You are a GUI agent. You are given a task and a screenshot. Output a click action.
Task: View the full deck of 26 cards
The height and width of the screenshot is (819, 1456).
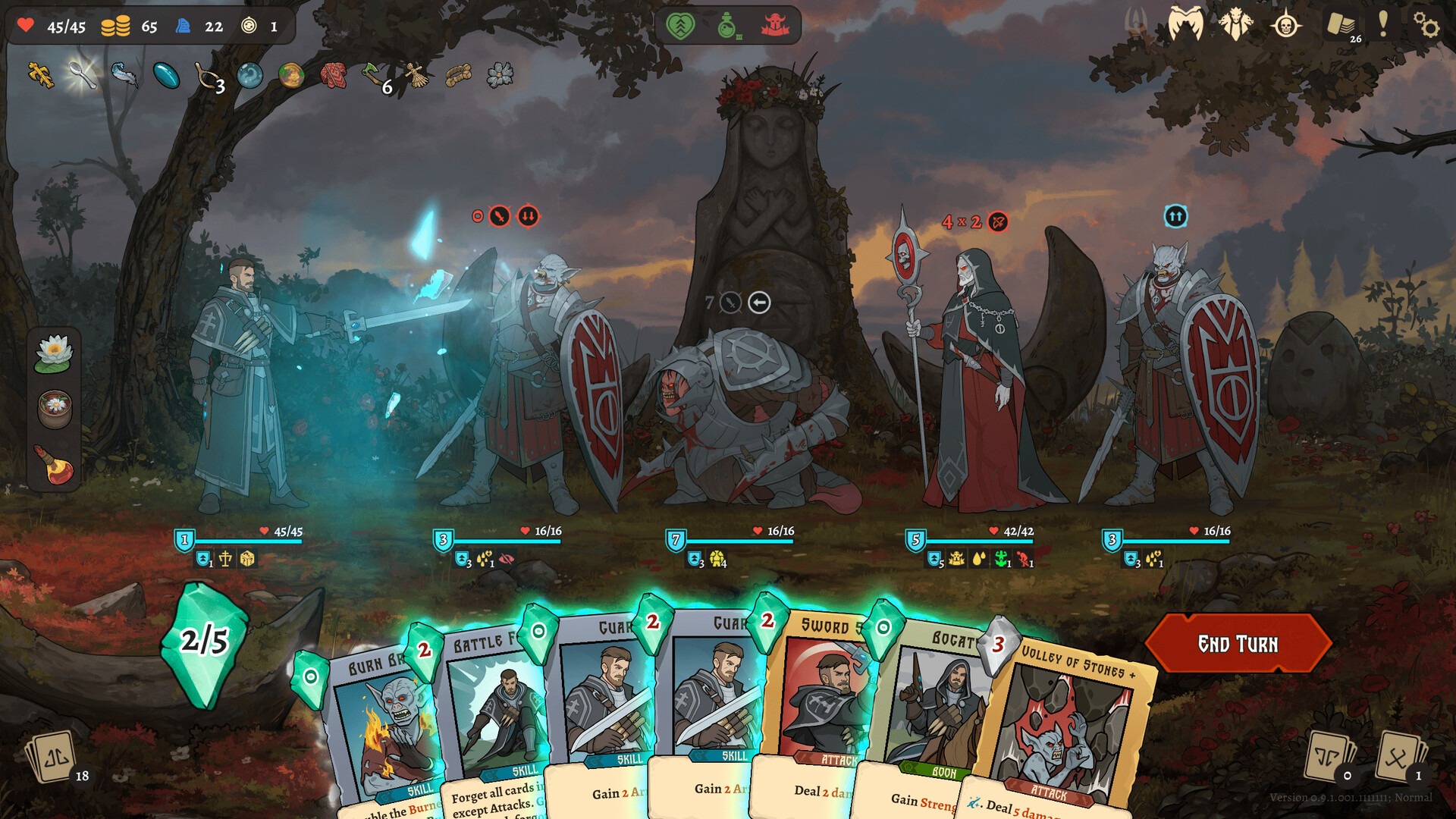[x=1341, y=24]
